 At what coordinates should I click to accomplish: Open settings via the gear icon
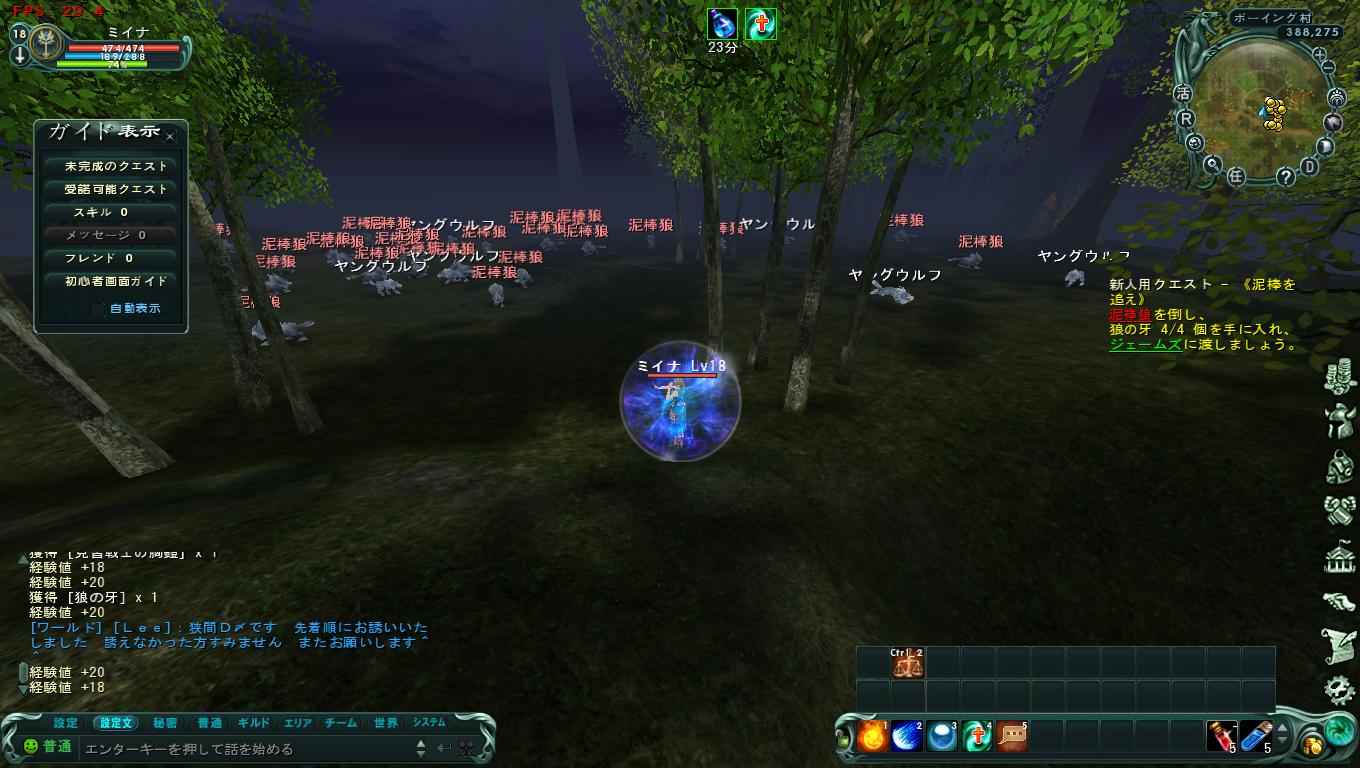1339,688
